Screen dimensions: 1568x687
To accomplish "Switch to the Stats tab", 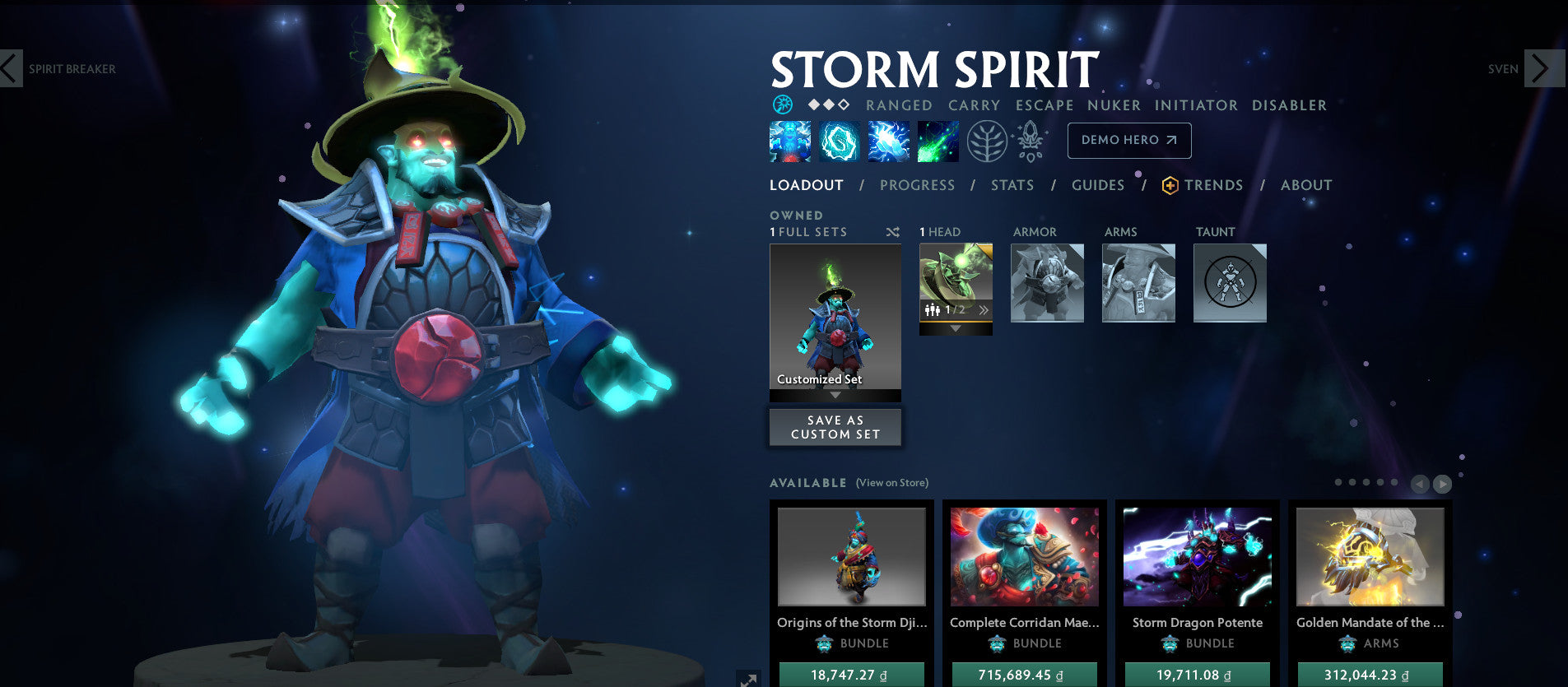I will [x=1012, y=185].
